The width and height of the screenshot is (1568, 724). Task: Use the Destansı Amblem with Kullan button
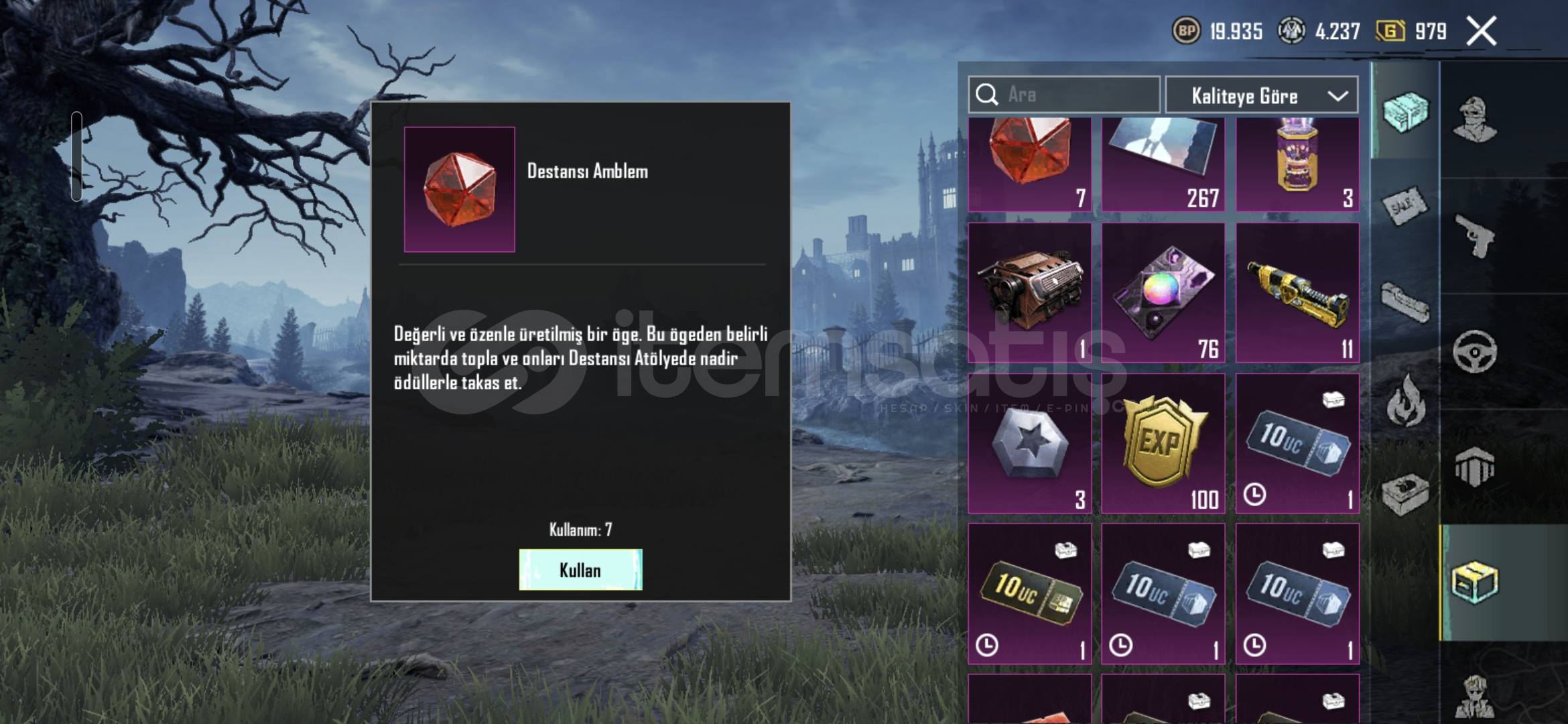[580, 570]
